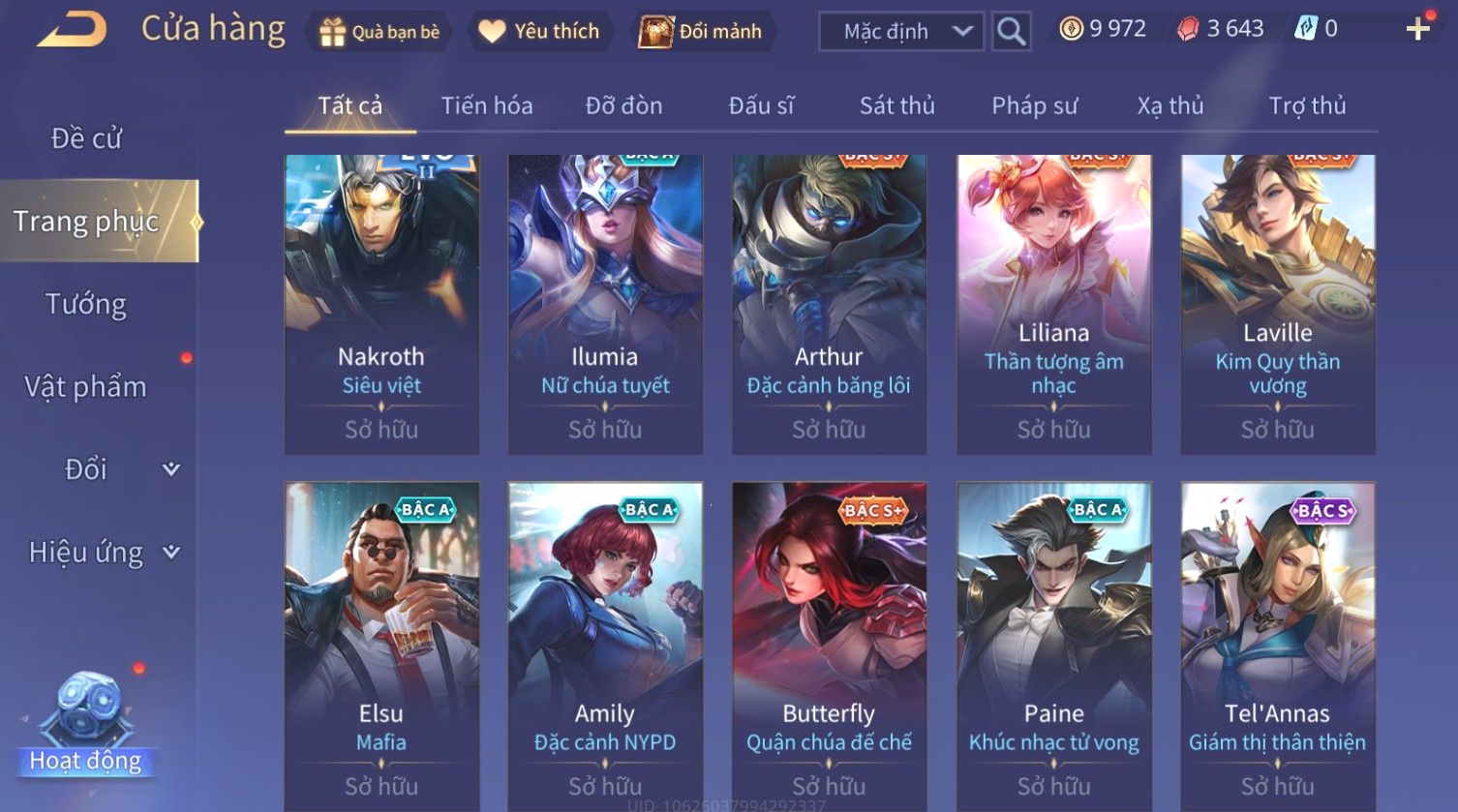This screenshot has height=812, width=1458.
Task: Go back using the return arrow
Action: [72, 30]
